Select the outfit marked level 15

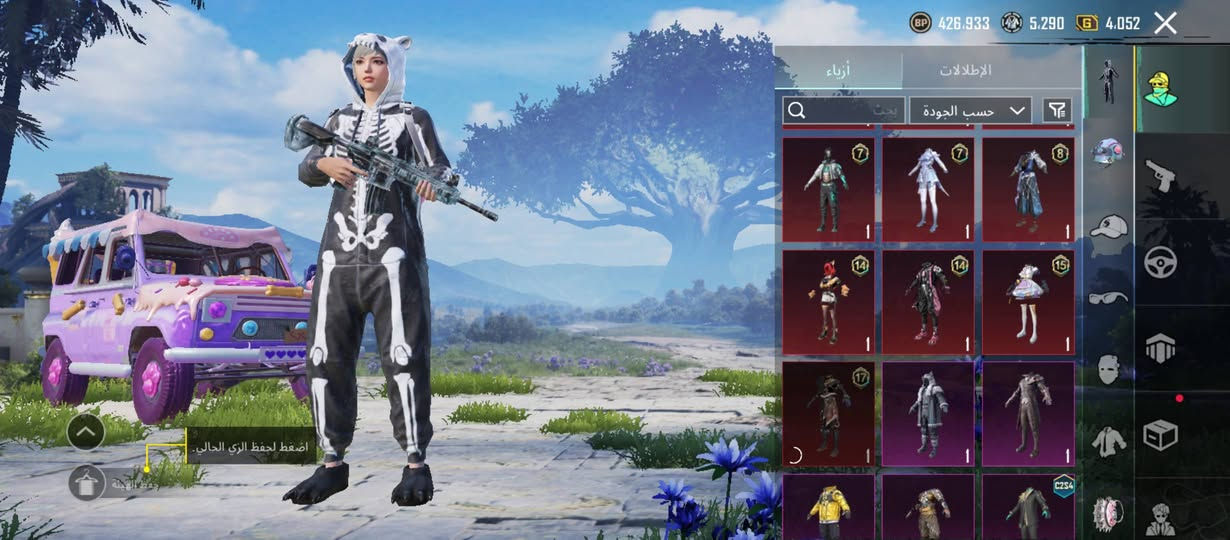pyautogui.click(x=1028, y=302)
